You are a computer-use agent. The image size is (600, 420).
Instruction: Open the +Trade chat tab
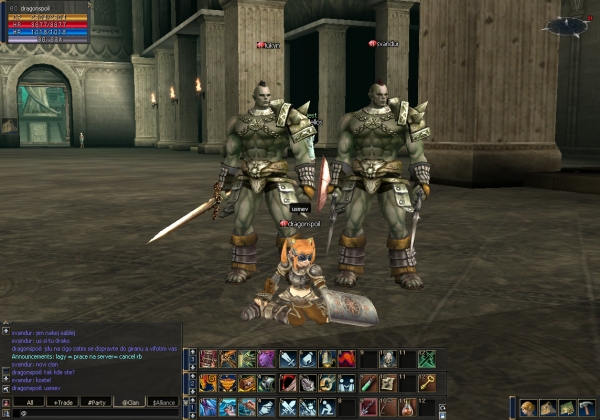click(x=64, y=402)
